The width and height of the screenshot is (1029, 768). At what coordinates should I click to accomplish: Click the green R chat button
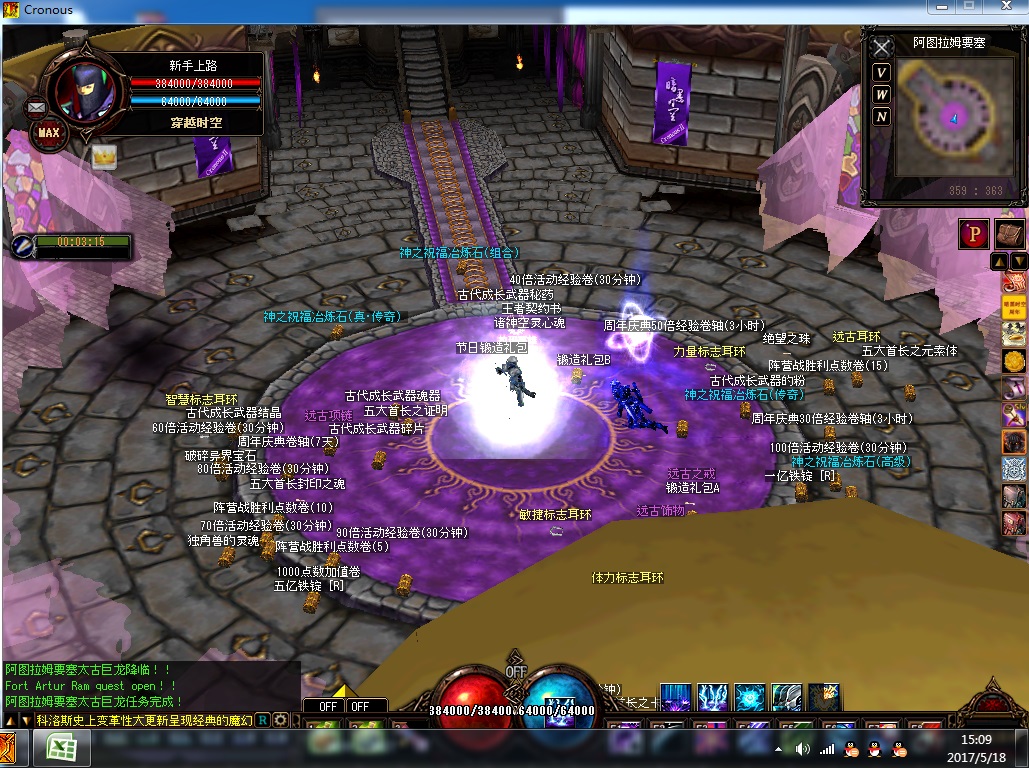(263, 720)
